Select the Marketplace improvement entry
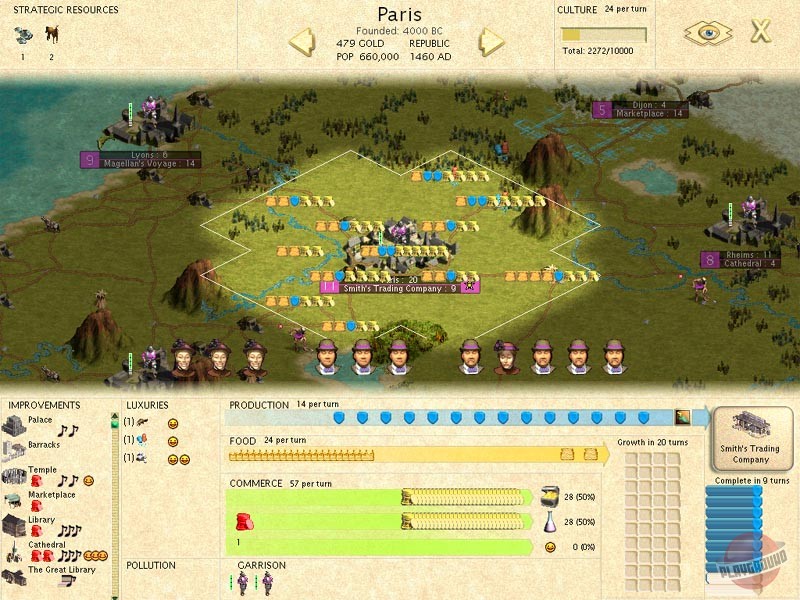 tap(51, 495)
